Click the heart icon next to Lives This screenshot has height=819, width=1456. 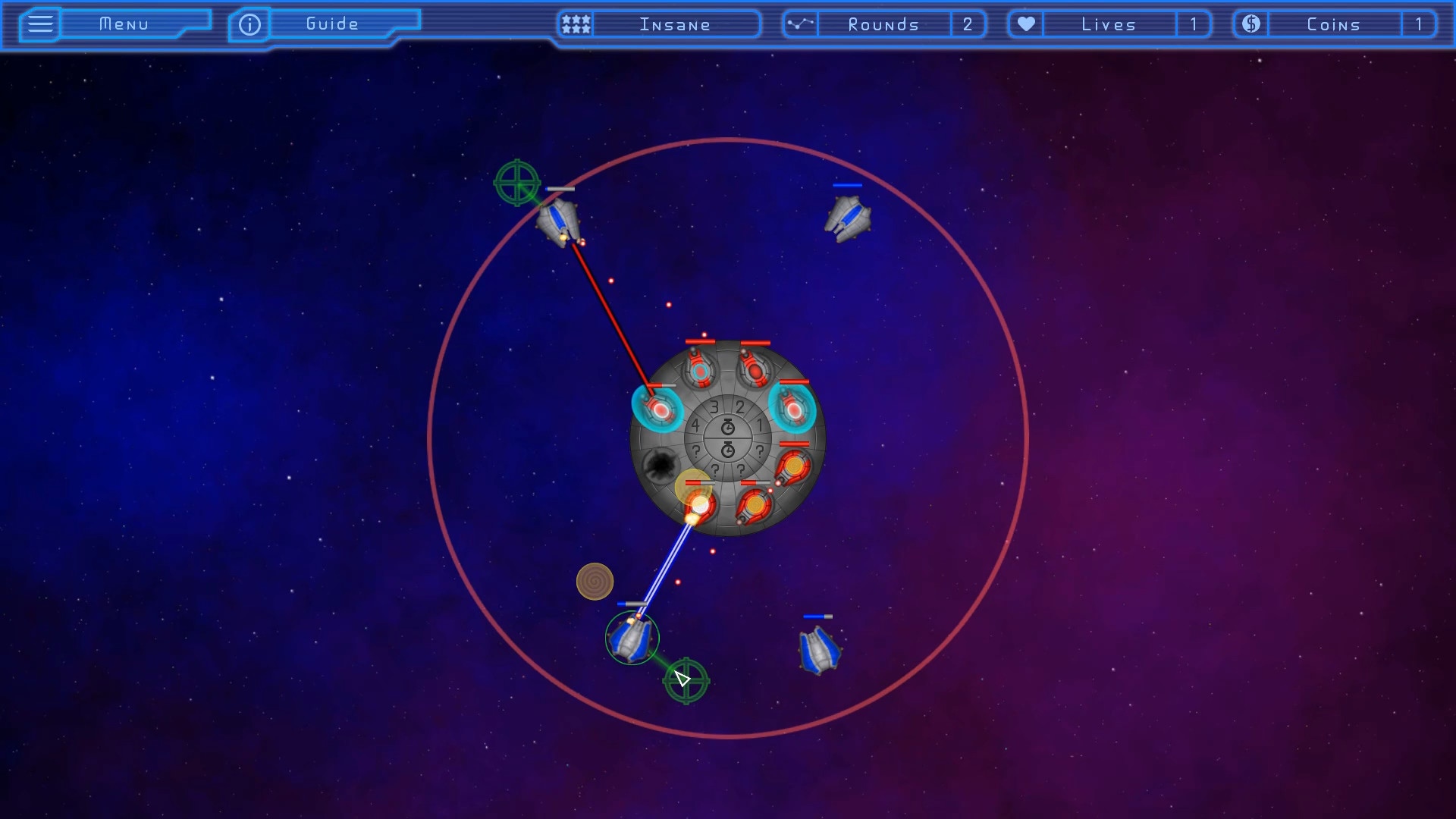point(1025,24)
